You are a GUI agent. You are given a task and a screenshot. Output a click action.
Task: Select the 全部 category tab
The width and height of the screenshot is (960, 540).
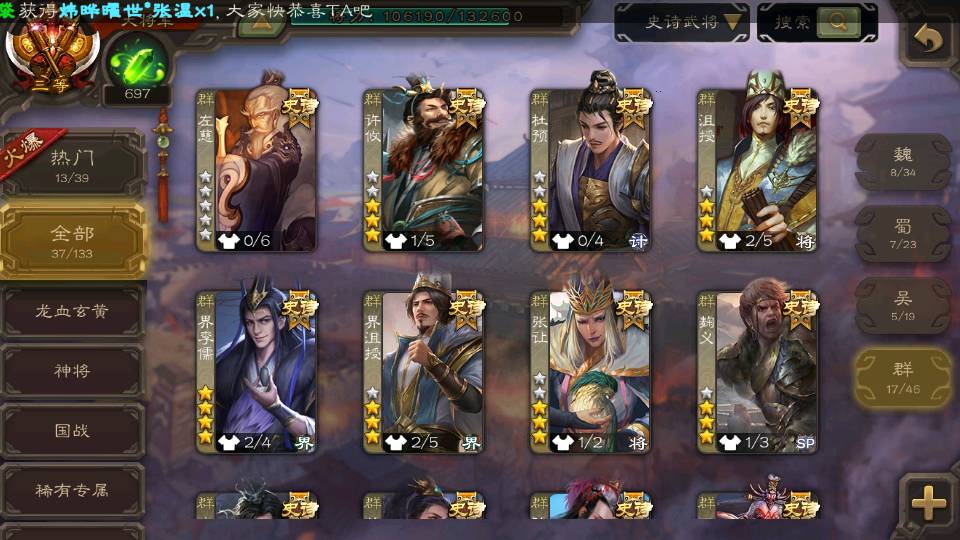(x=72, y=239)
